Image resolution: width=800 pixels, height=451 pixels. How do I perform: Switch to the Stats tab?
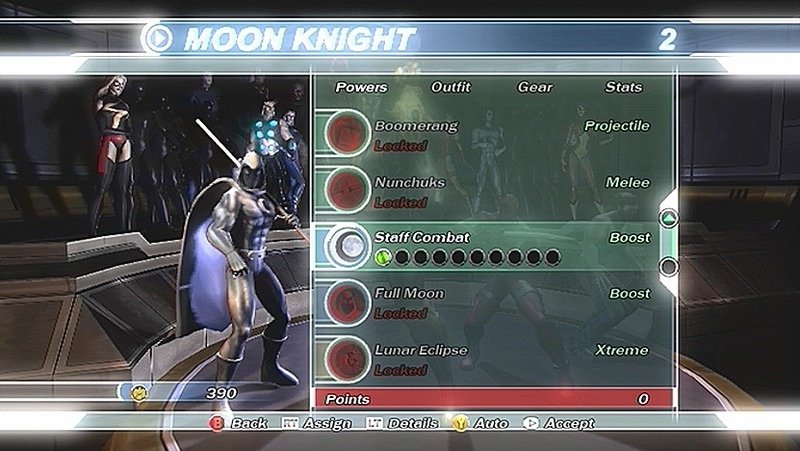pyautogui.click(x=623, y=87)
